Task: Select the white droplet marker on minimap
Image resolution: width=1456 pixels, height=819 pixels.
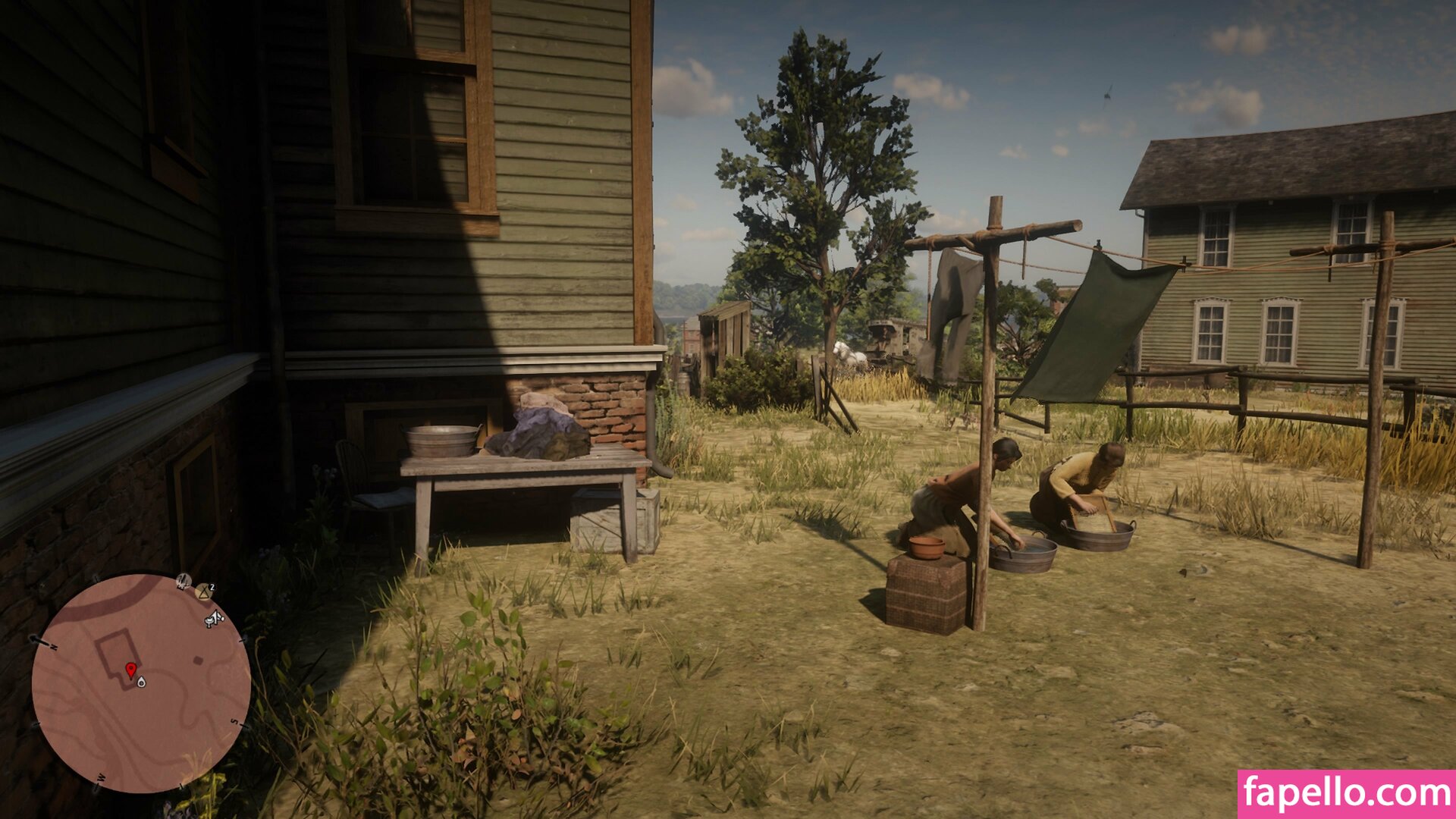Action: (x=141, y=682)
